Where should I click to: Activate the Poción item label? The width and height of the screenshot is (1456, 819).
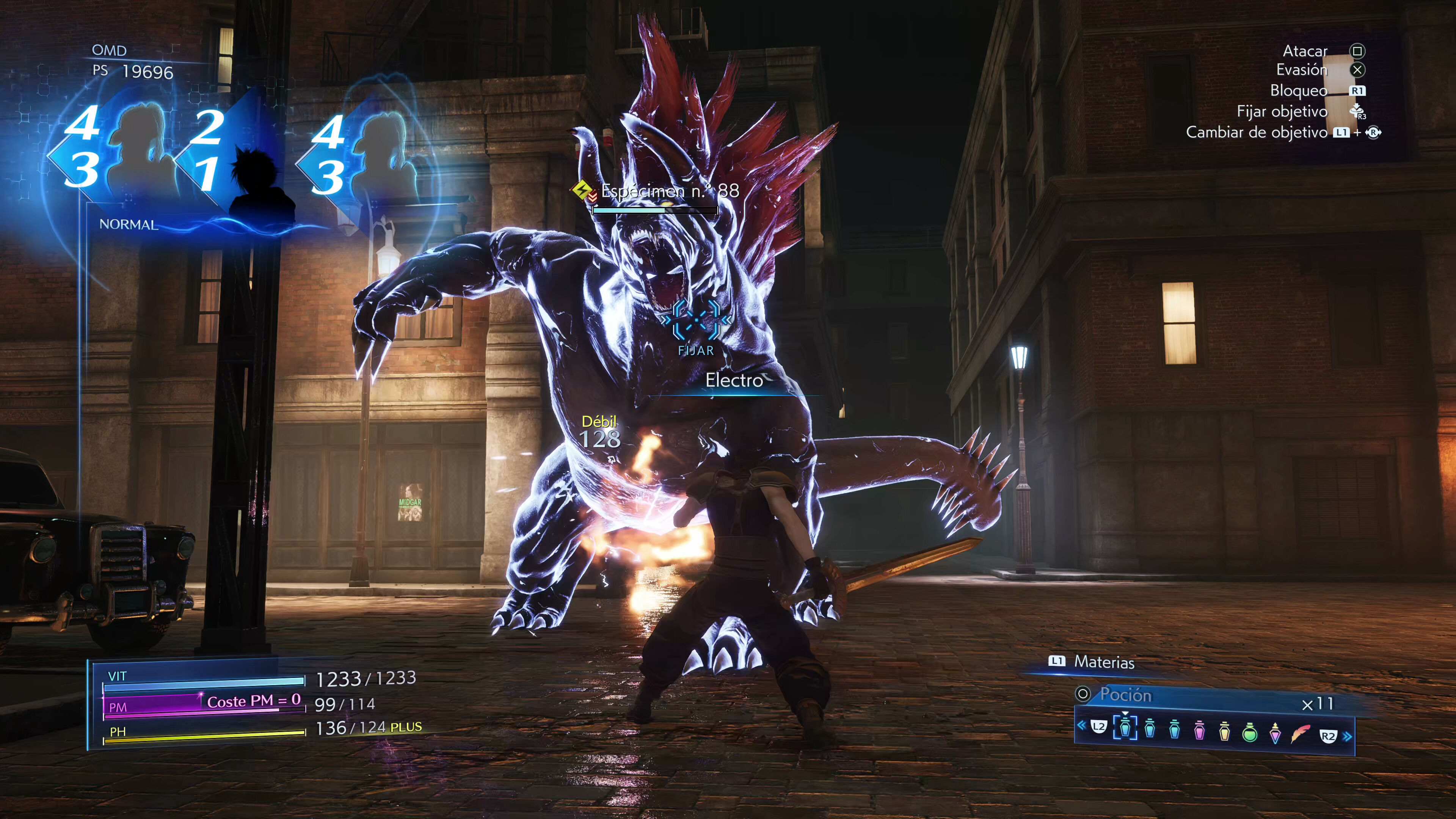[1125, 695]
